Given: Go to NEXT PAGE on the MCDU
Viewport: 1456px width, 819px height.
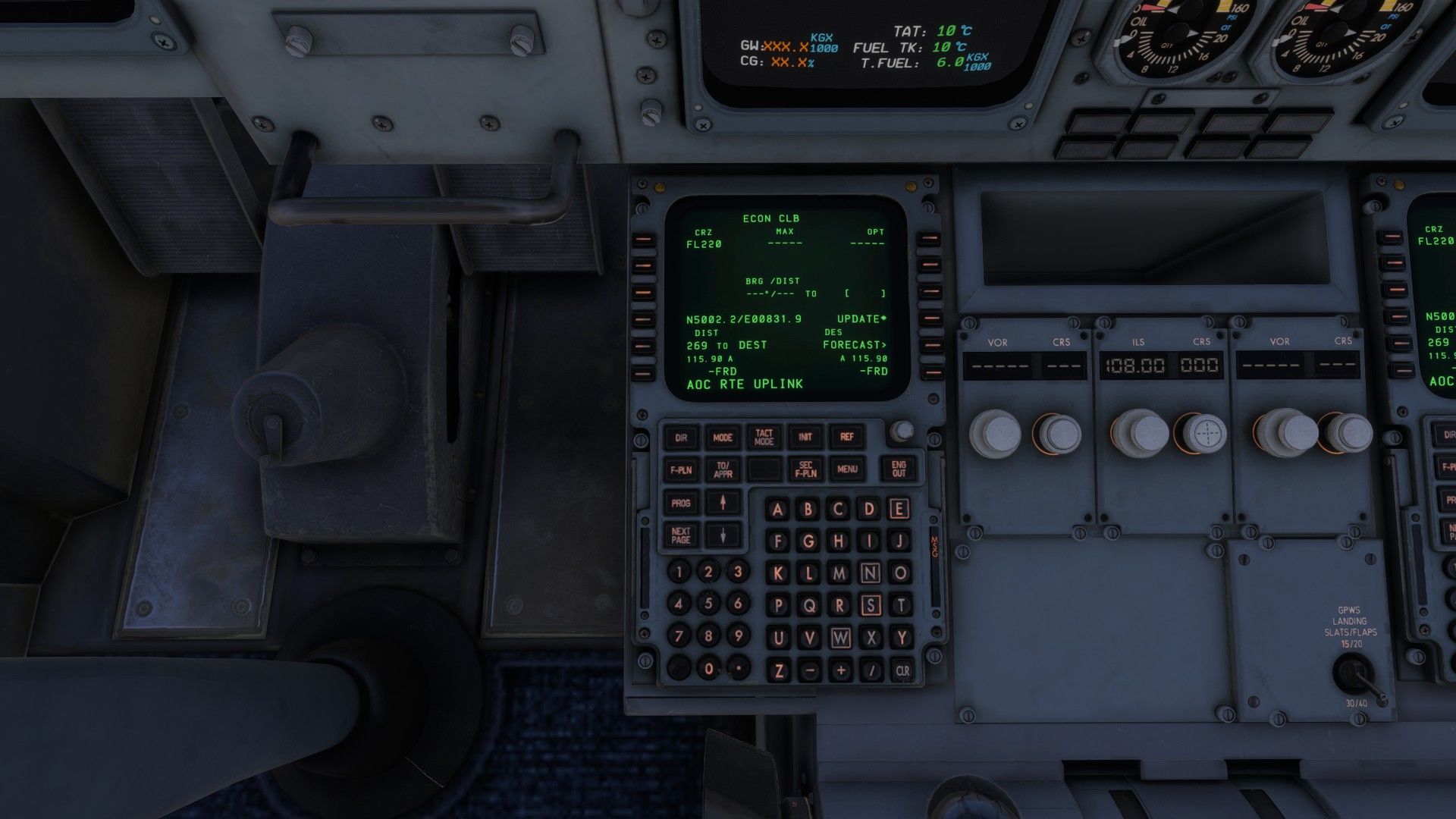Looking at the screenshot, I should 681,535.
